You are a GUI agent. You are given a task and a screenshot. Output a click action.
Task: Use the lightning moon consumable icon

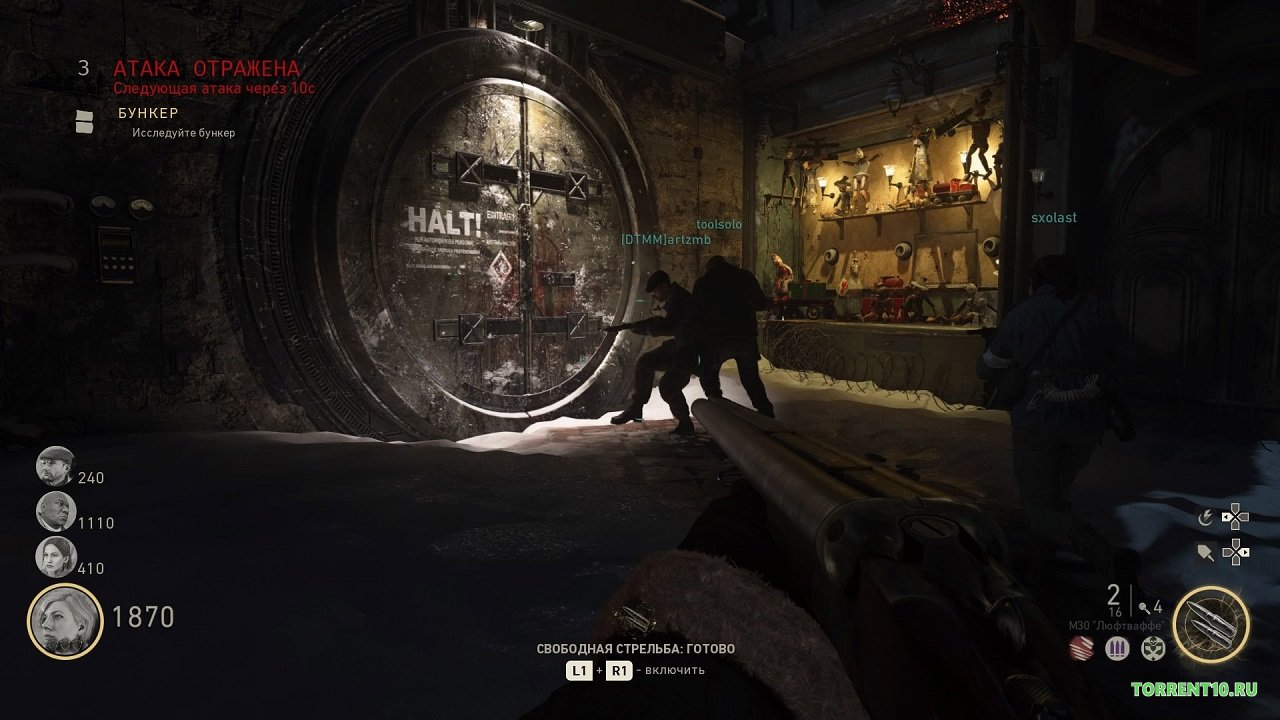click(1207, 517)
